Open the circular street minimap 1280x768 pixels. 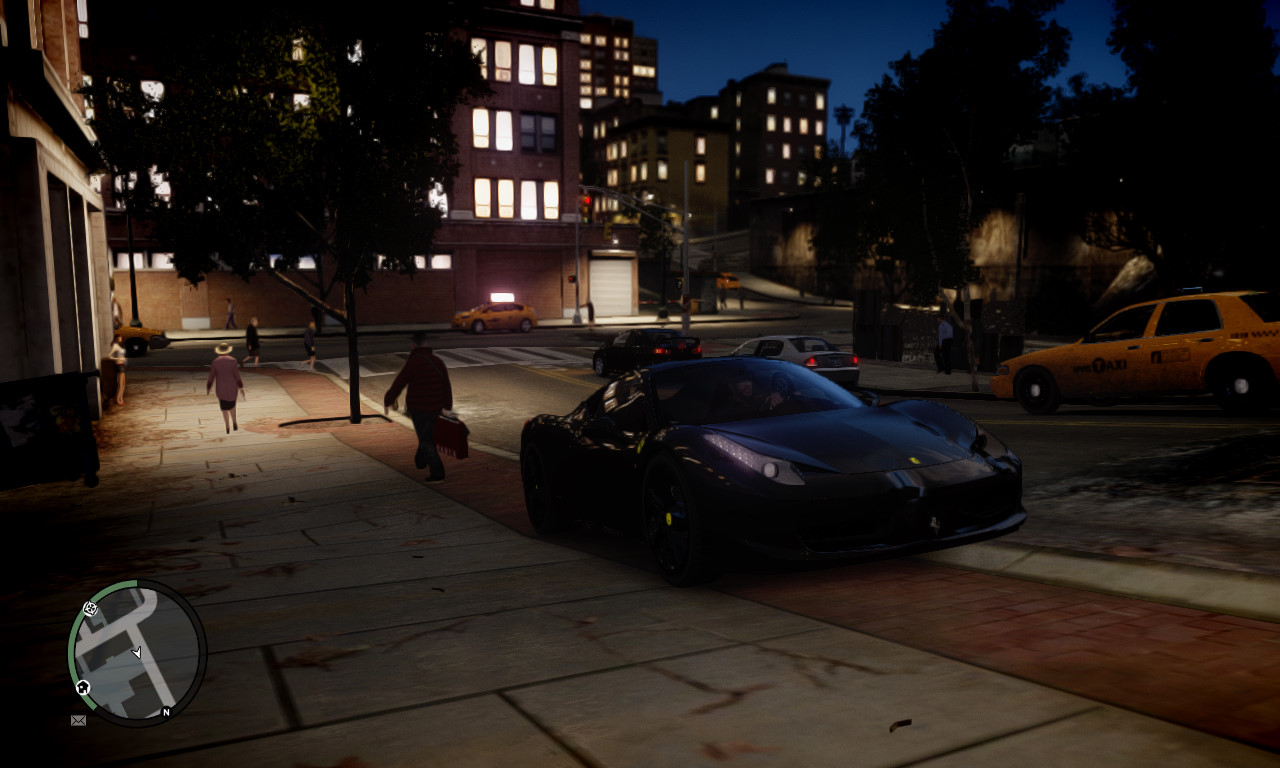[x=137, y=652]
